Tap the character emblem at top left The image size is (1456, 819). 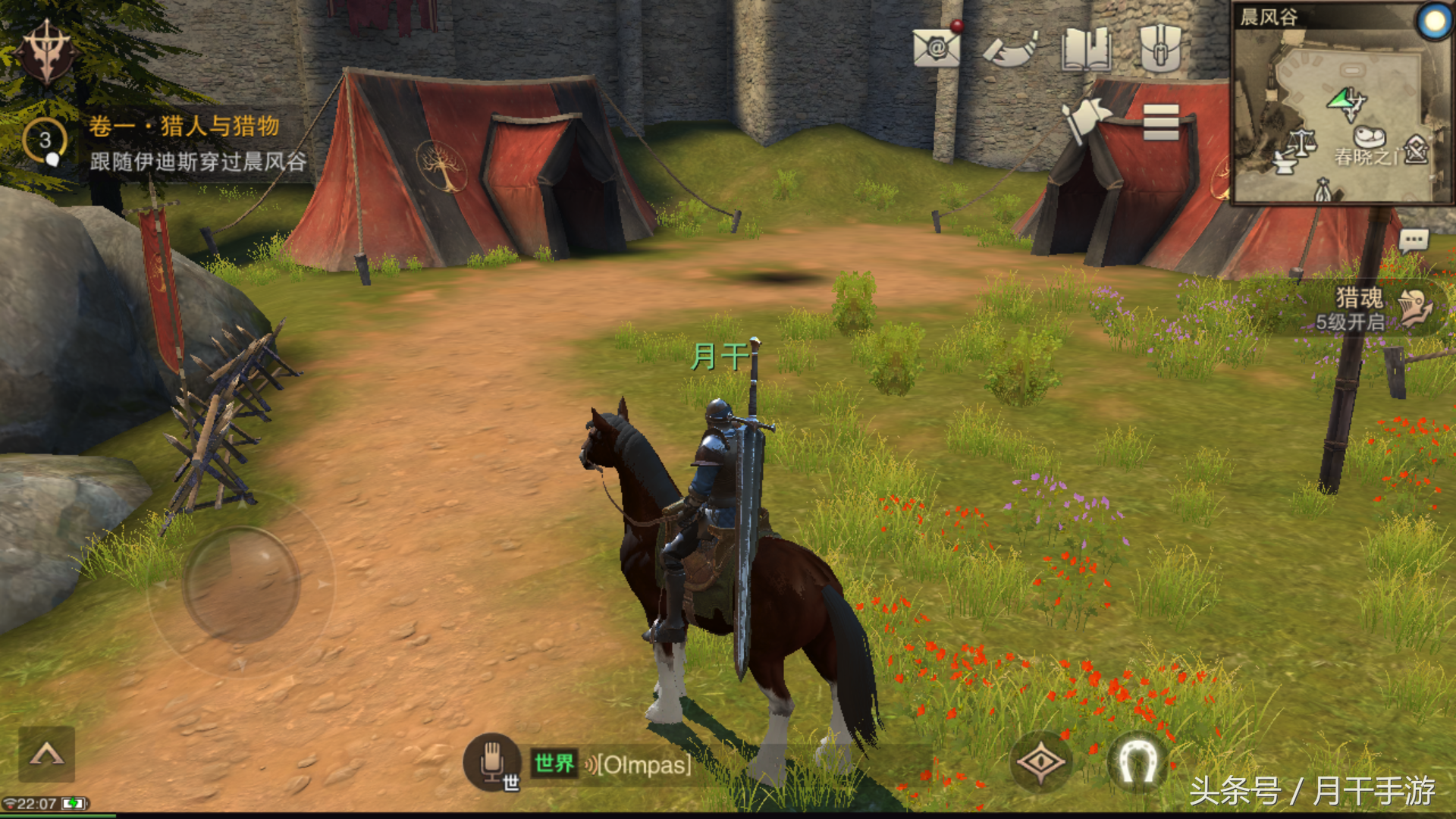tap(47, 52)
